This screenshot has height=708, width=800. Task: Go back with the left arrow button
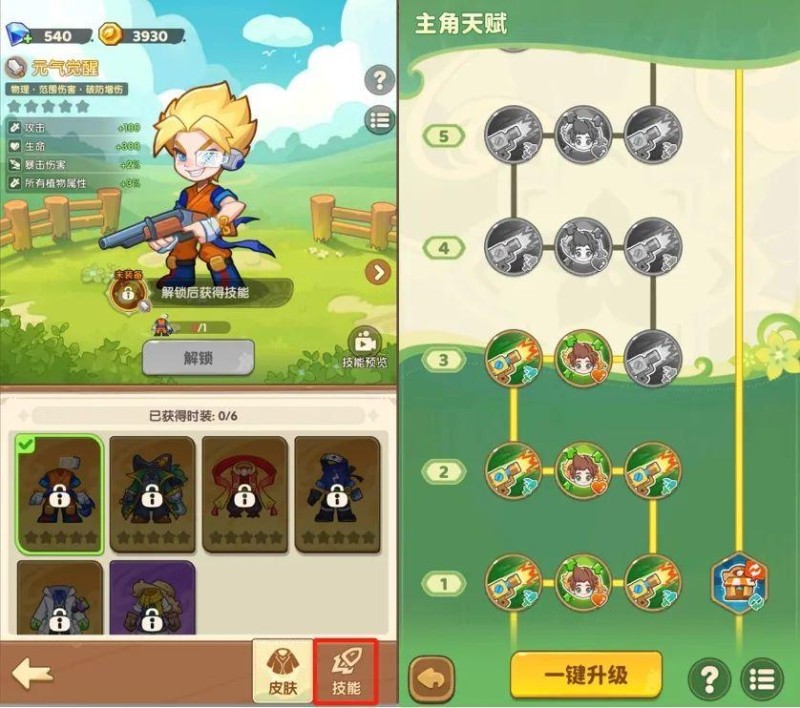tap(33, 673)
